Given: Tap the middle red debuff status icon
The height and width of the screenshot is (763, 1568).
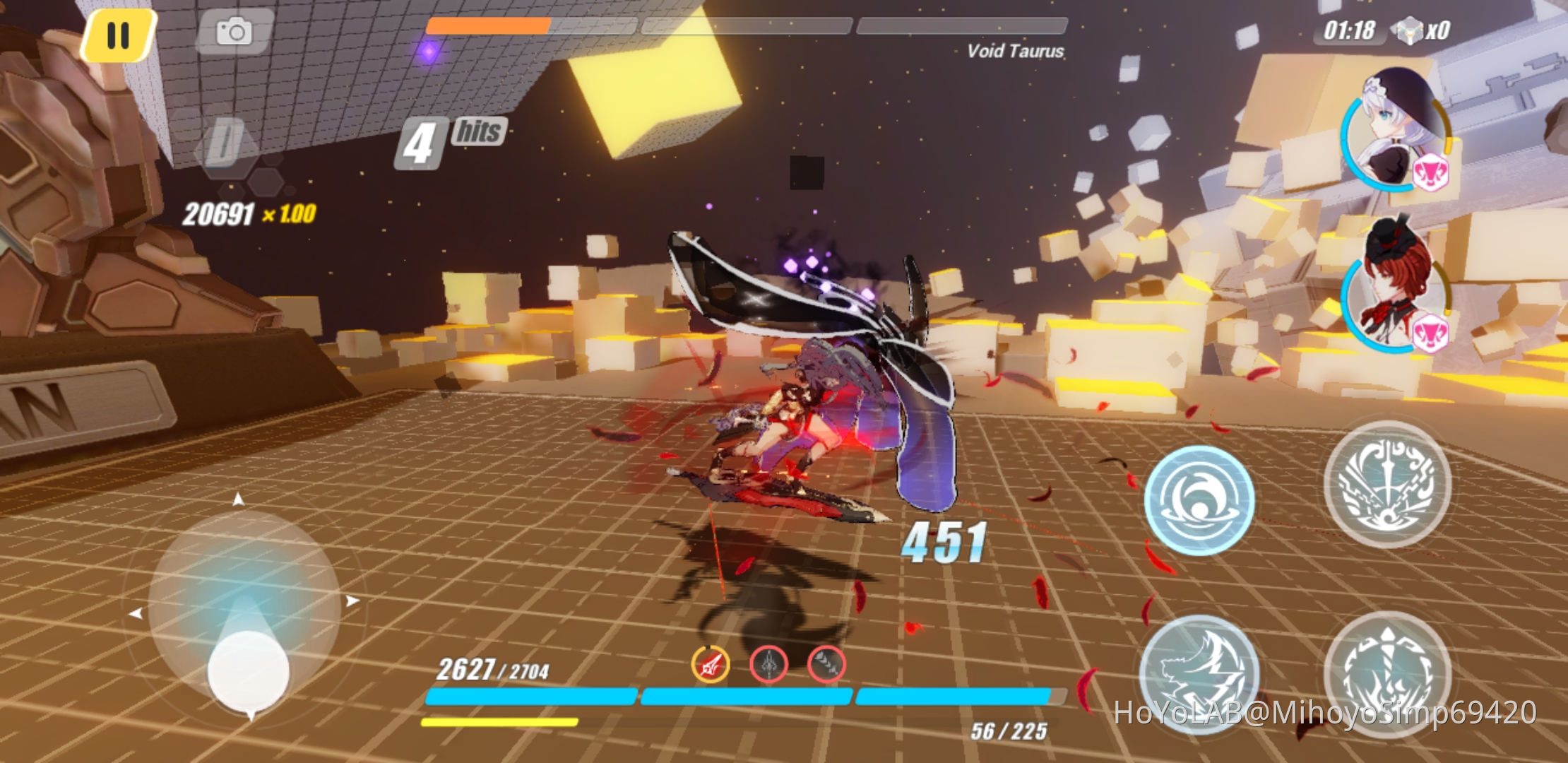Looking at the screenshot, I should click(769, 663).
